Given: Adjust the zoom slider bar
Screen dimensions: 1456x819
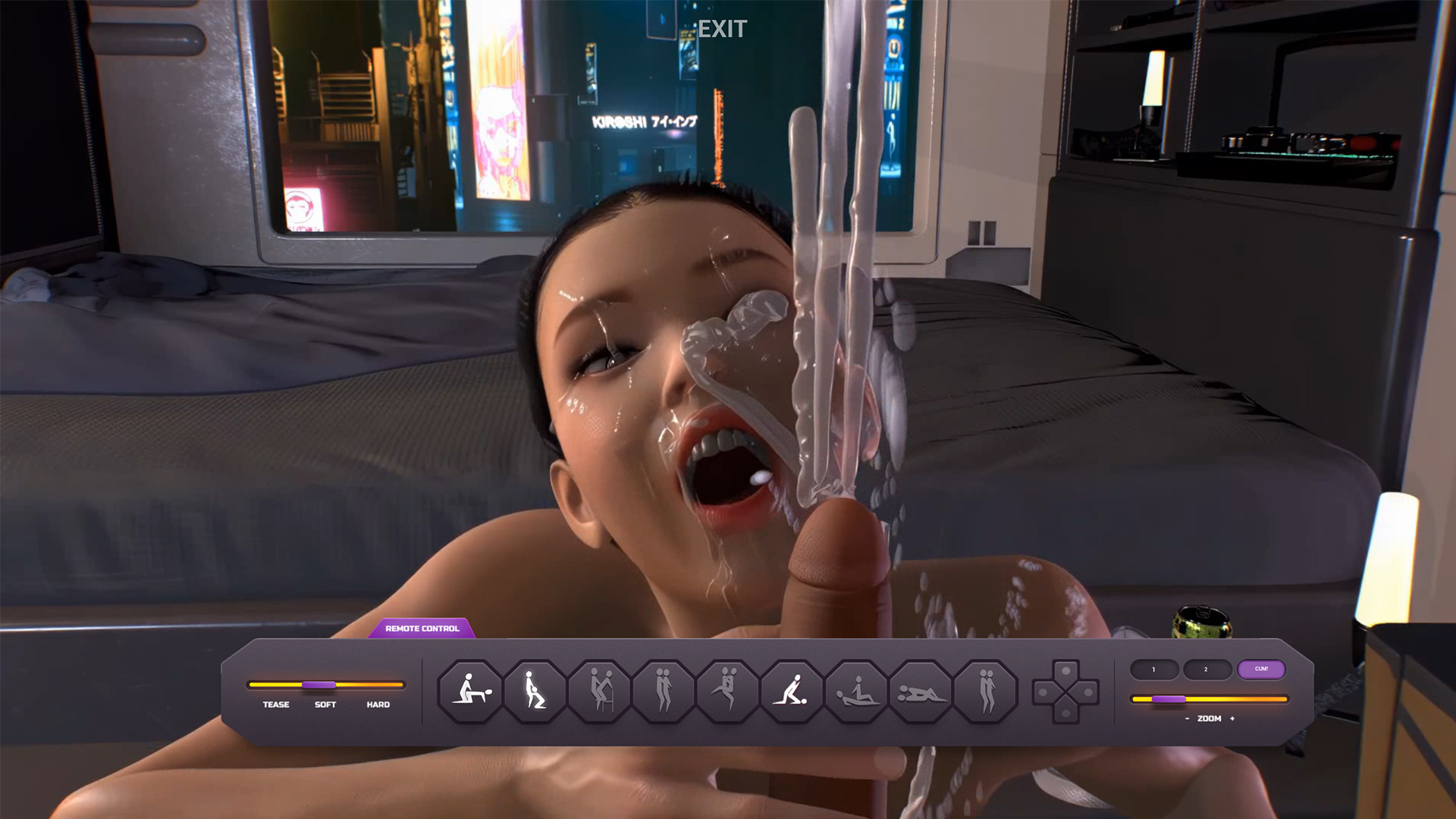Looking at the screenshot, I should coord(1209,699).
